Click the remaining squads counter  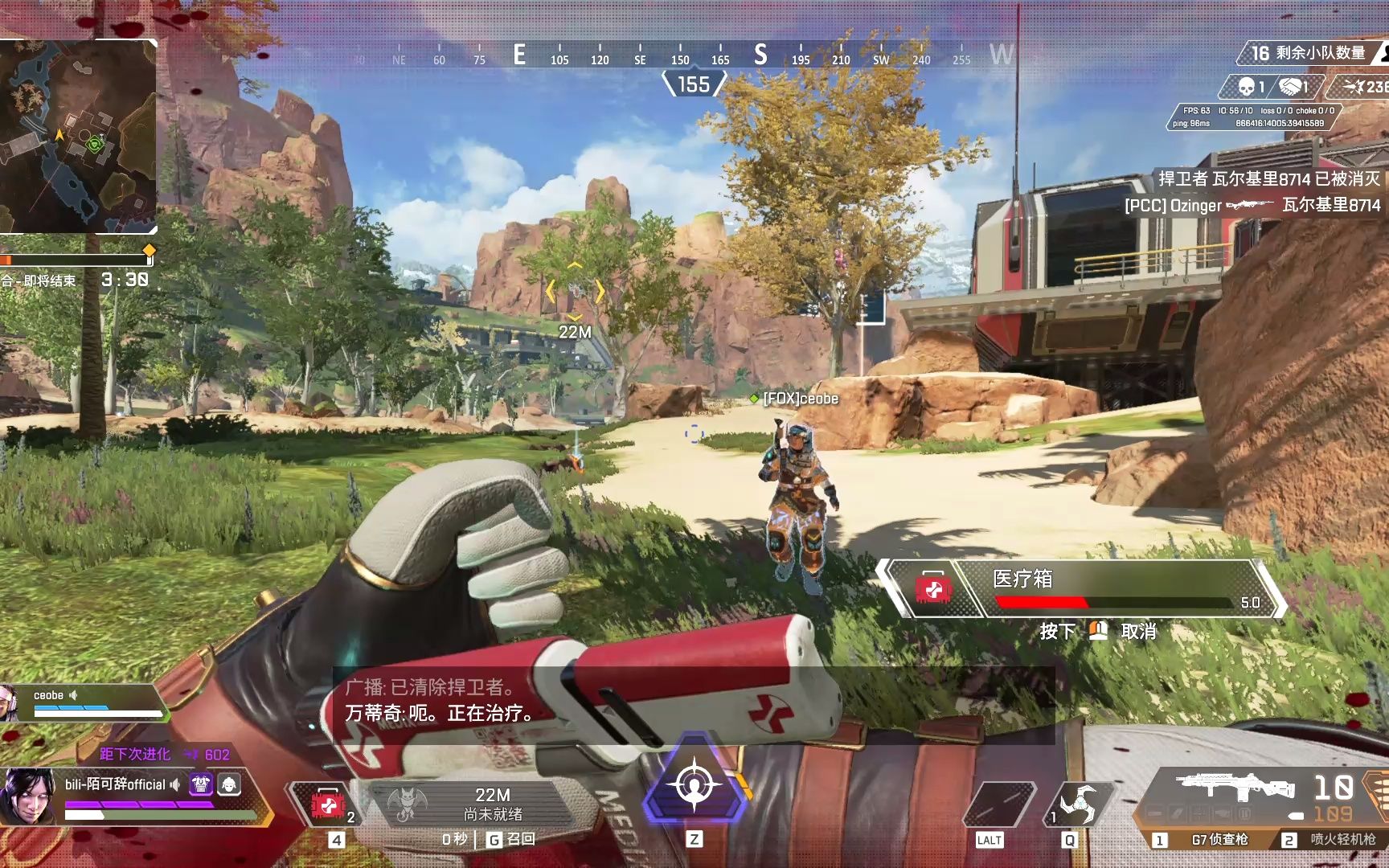1308,54
